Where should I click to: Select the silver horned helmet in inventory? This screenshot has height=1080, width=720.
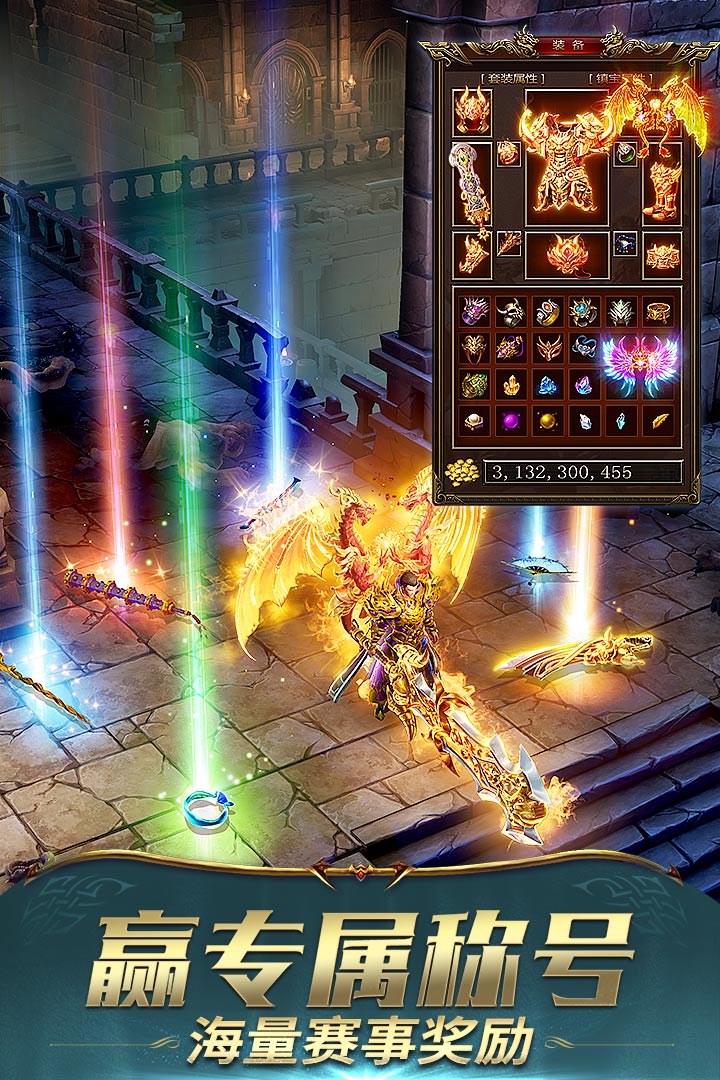(x=511, y=312)
